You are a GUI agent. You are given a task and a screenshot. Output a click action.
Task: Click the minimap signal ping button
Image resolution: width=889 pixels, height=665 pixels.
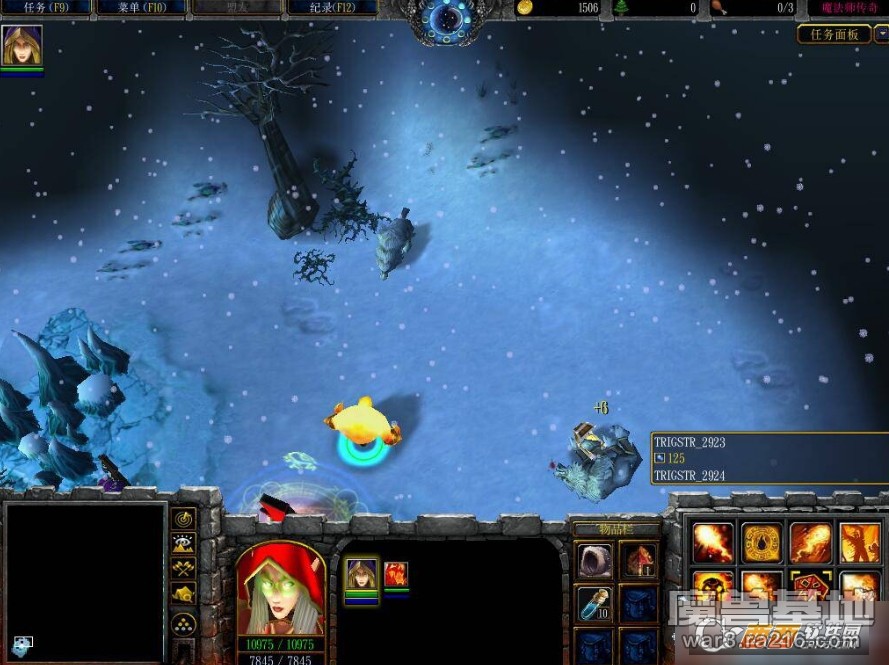[x=184, y=518]
